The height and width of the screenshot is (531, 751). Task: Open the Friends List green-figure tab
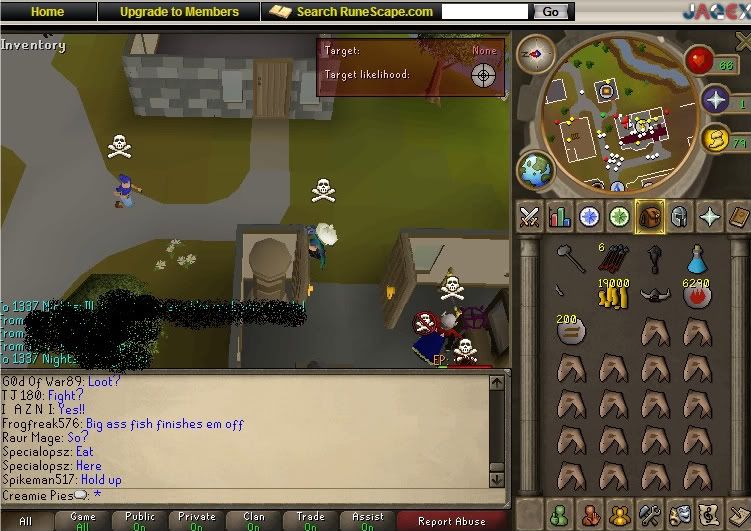pos(560,514)
